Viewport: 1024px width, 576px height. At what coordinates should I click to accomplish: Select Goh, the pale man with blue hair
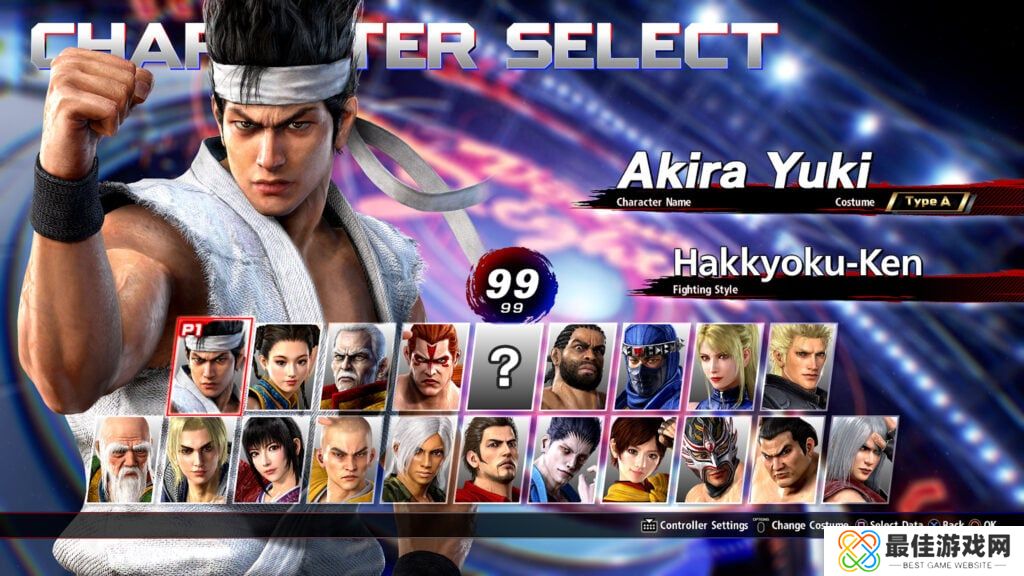[x=566, y=459]
